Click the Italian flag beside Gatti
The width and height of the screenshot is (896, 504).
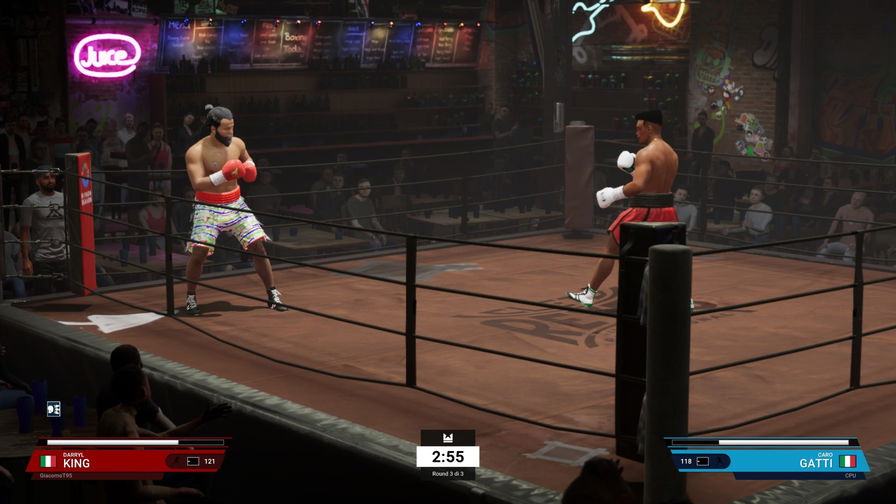pyautogui.click(x=848, y=461)
